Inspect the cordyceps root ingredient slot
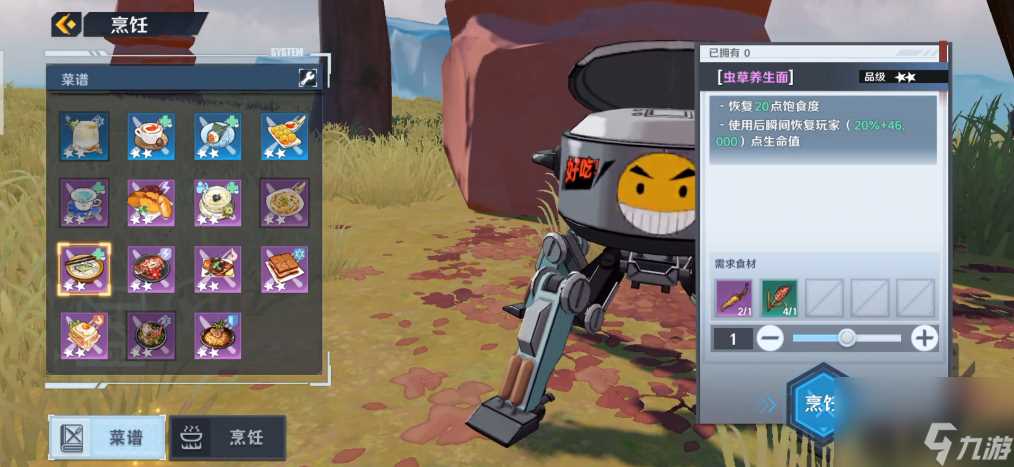This screenshot has width=1014, height=467. point(735,298)
